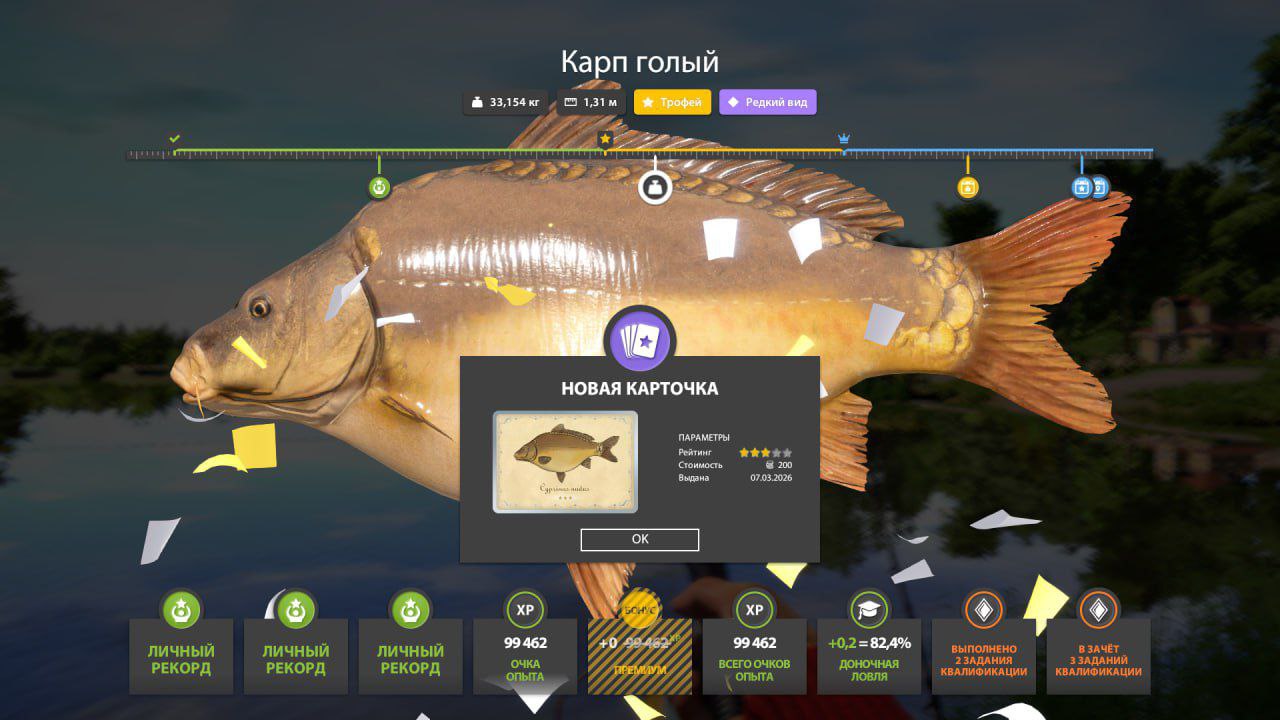Click the green medal marker on the scale
This screenshot has width=1280, height=720.
379,187
